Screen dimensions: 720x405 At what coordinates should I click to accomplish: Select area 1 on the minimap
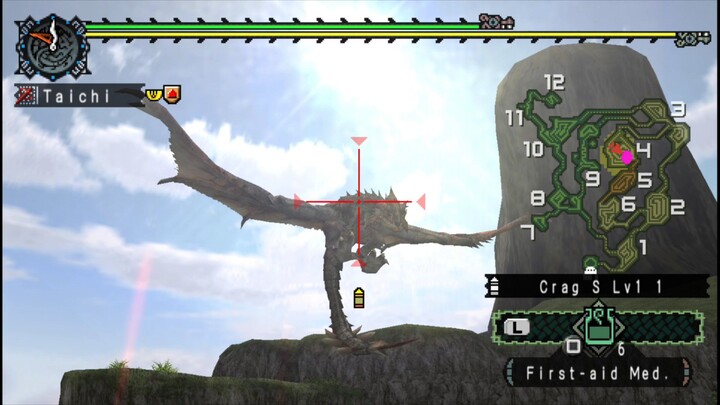[642, 246]
